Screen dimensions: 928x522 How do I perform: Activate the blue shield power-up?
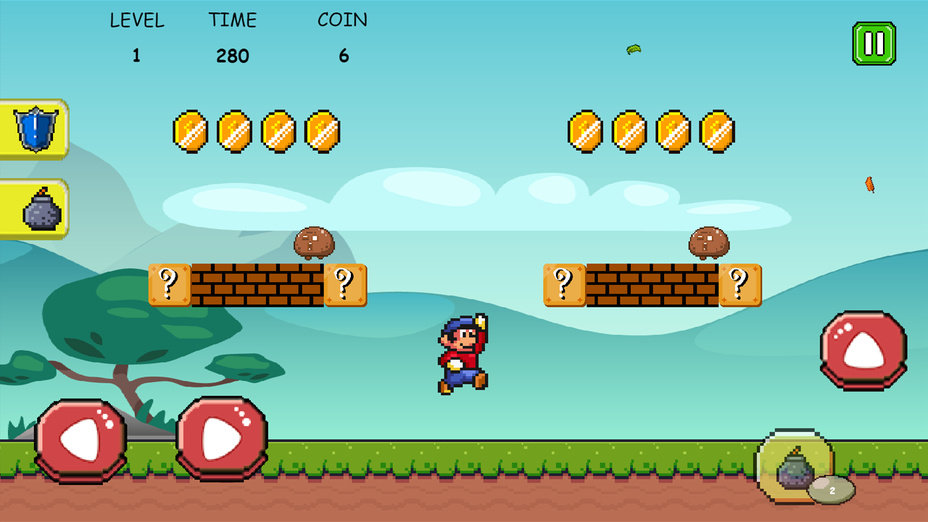34,129
